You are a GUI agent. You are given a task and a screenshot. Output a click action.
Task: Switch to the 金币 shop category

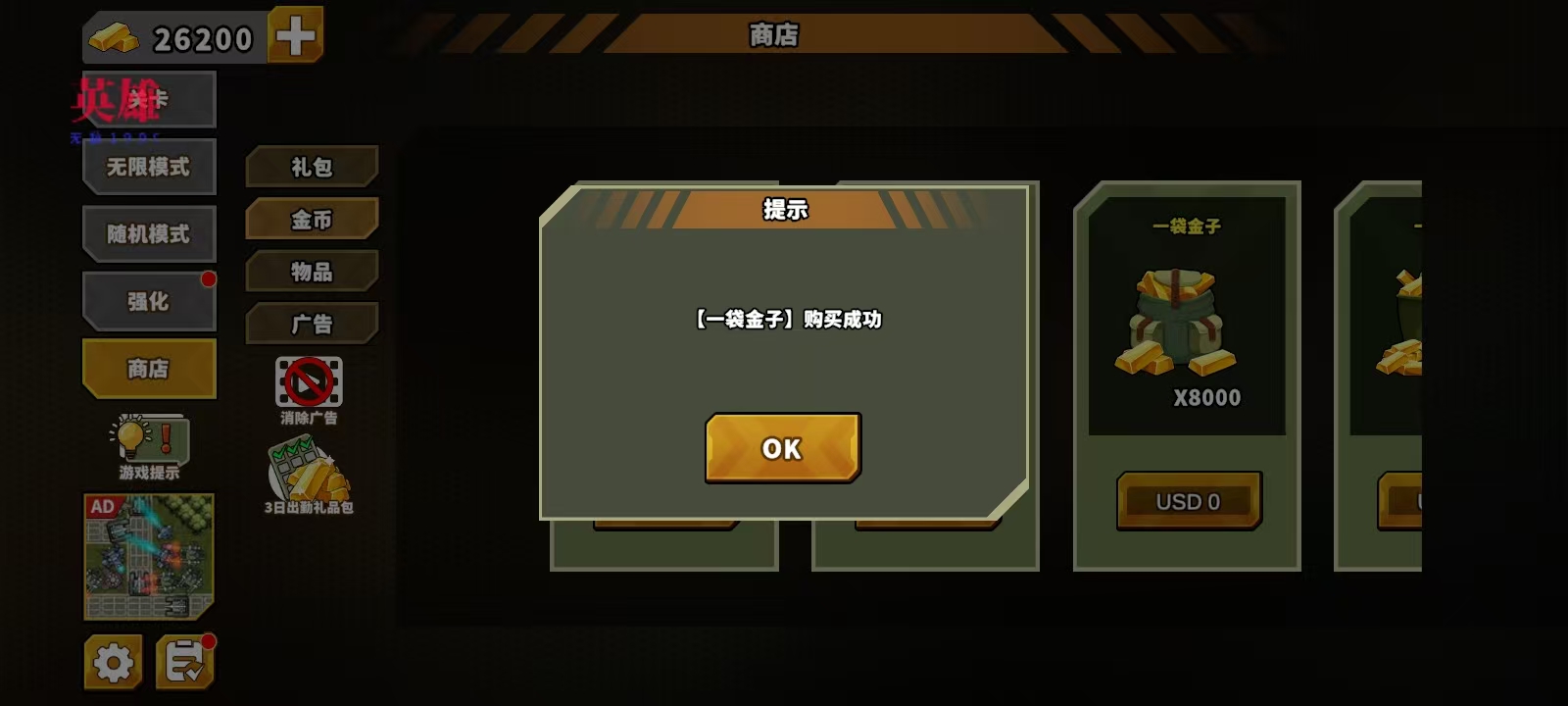pos(313,219)
